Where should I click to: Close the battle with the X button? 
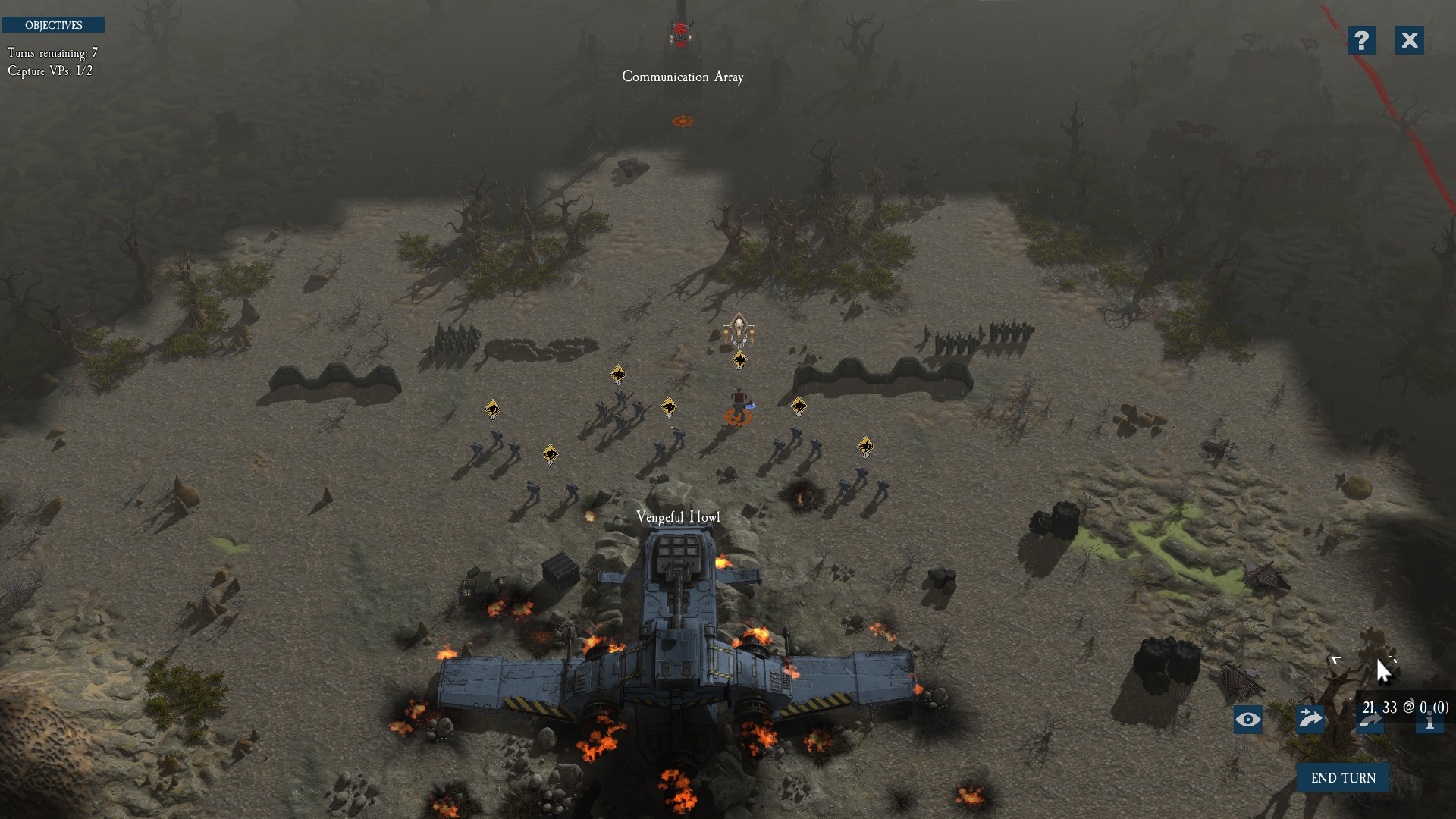click(x=1409, y=40)
